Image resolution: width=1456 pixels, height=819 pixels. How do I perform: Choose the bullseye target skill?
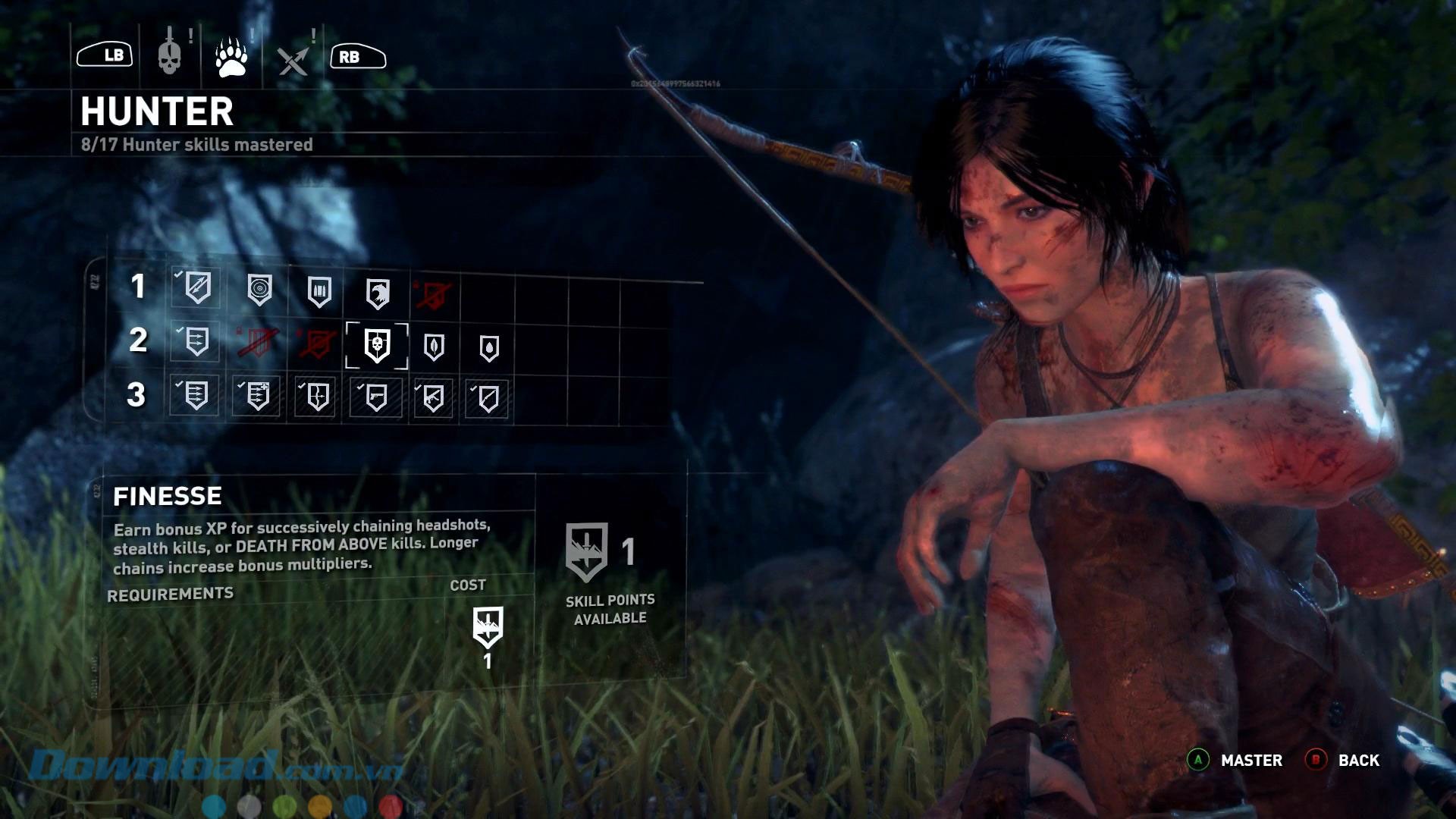point(259,289)
